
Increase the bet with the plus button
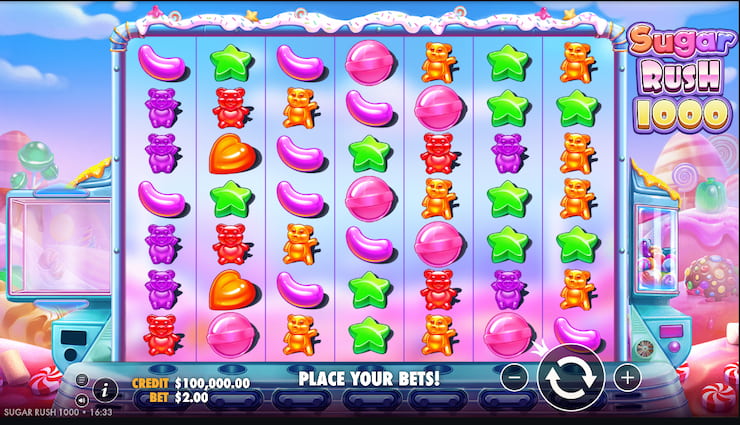627,378
